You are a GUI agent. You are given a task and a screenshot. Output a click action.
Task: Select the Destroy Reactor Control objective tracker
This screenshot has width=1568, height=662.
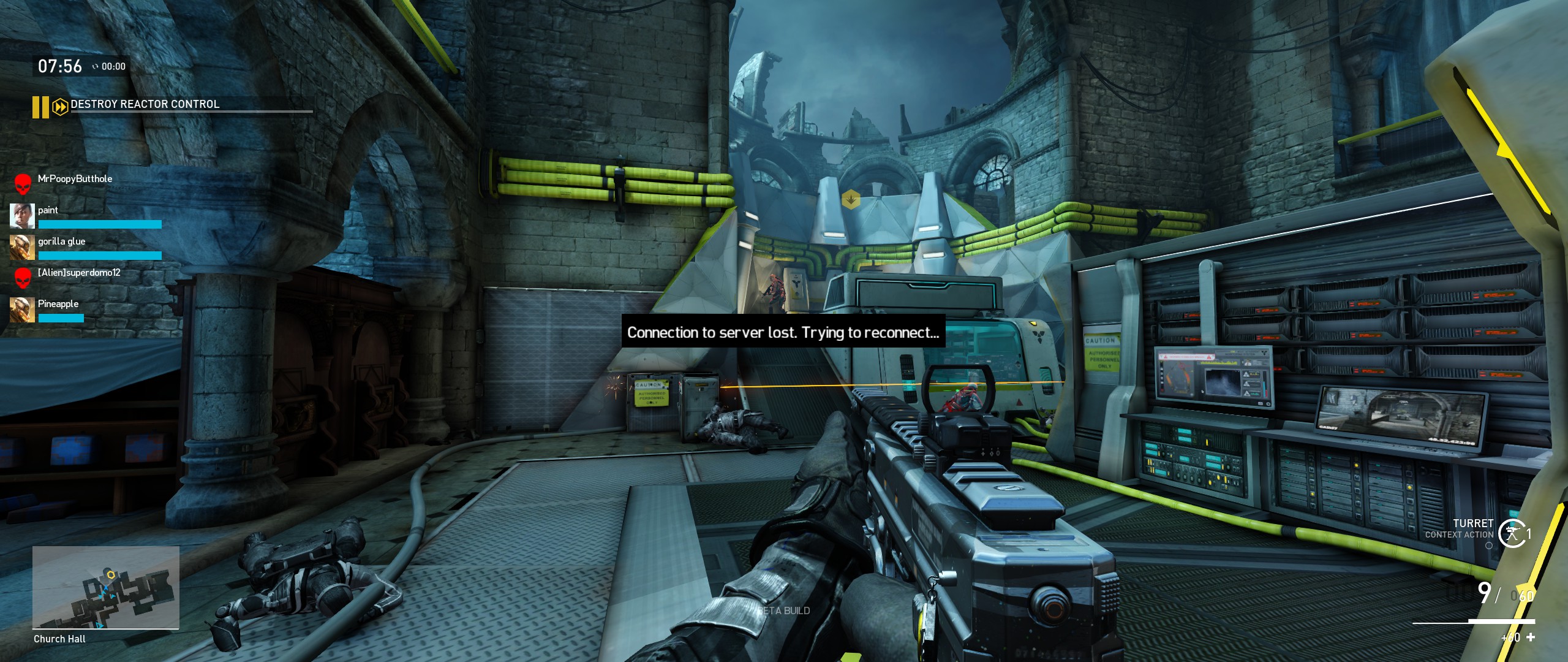point(145,104)
